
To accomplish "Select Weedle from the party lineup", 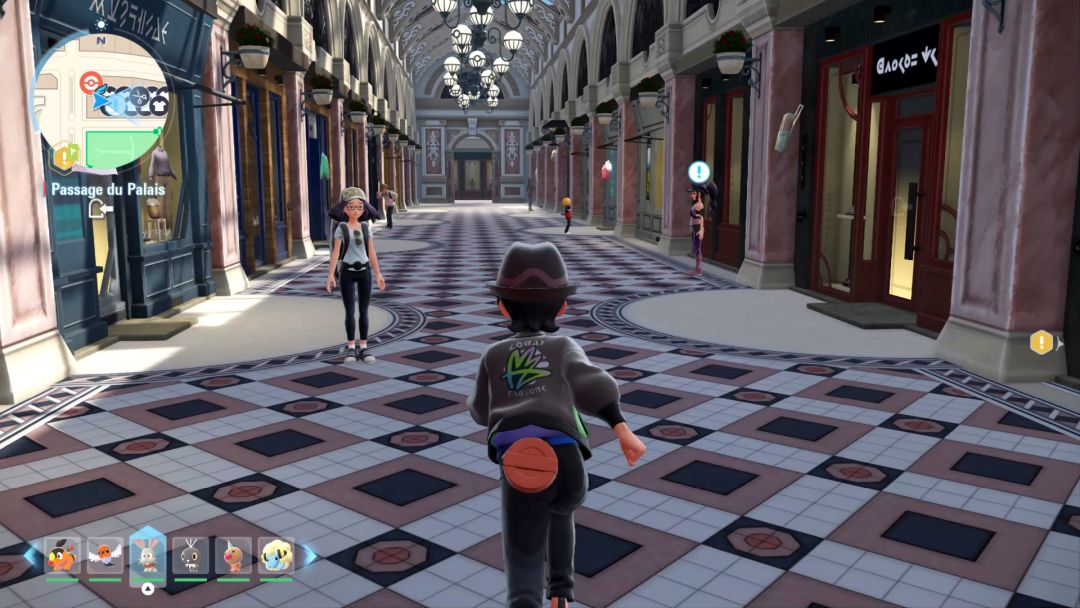I will 233,555.
